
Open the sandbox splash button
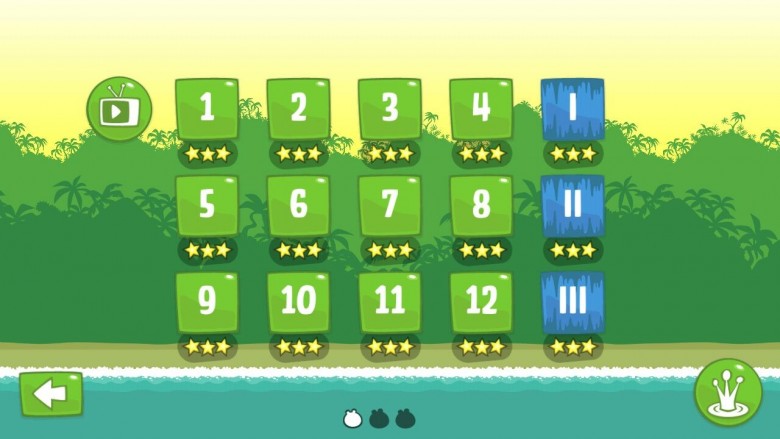pyautogui.click(x=728, y=393)
